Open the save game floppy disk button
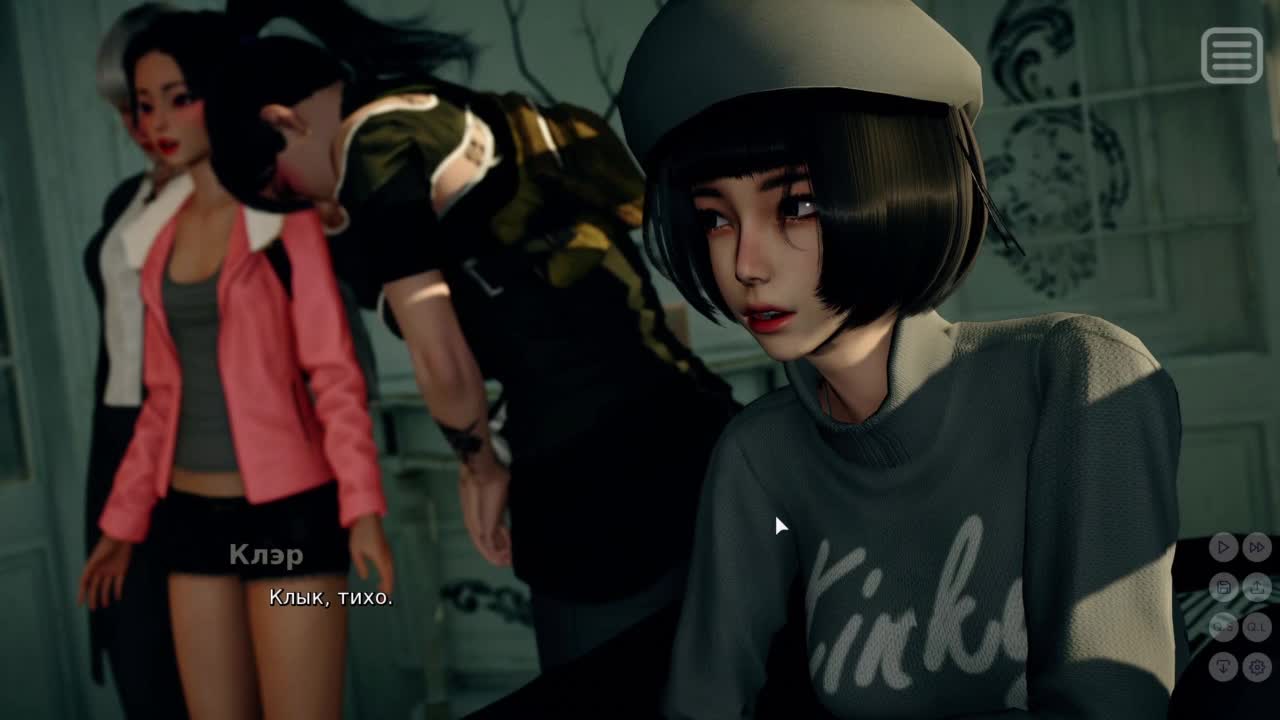The height and width of the screenshot is (720, 1280). click(x=1223, y=587)
